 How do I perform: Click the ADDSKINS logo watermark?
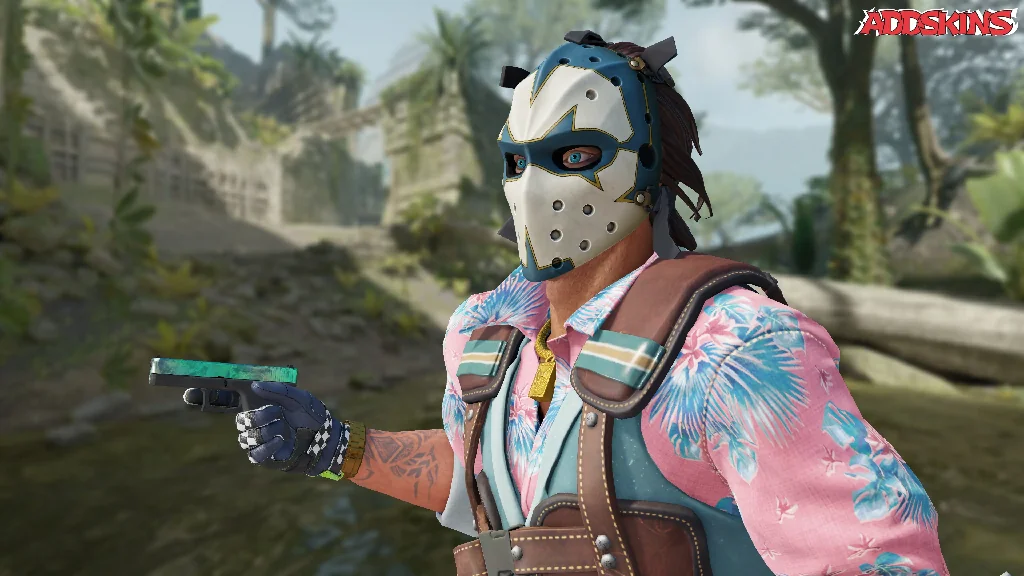[937, 22]
